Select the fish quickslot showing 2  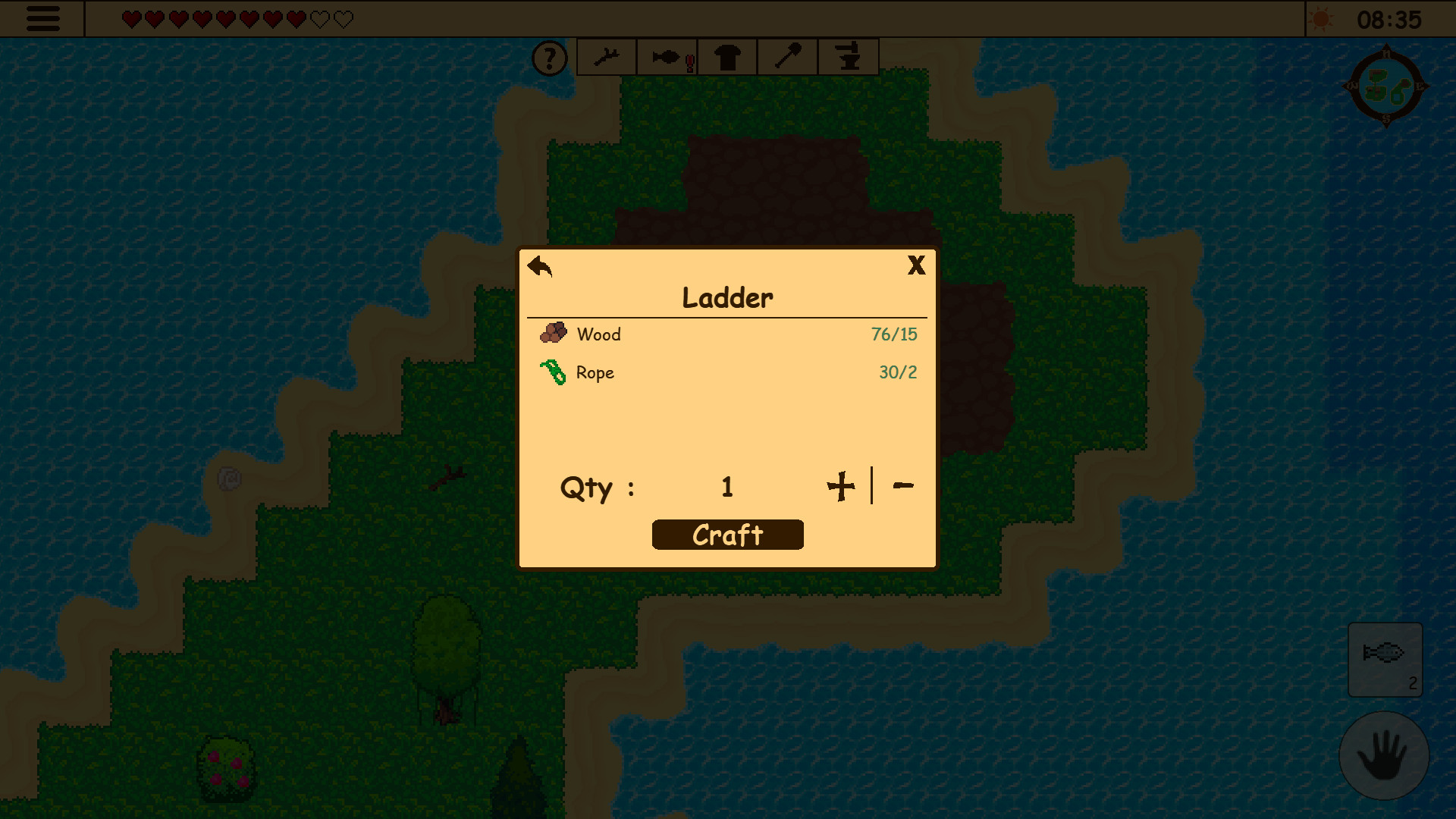(1385, 658)
